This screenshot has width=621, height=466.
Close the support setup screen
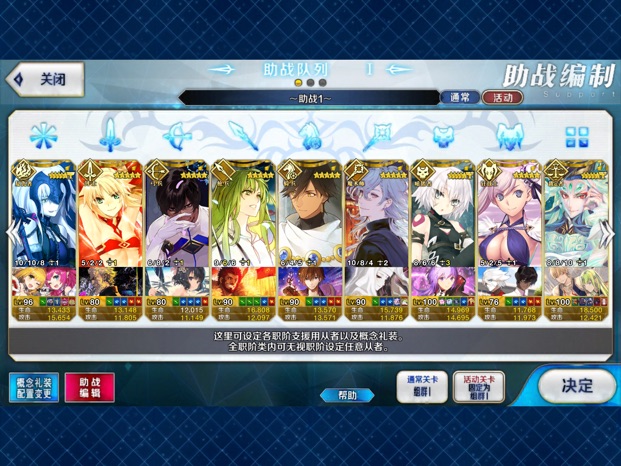[x=45, y=79]
